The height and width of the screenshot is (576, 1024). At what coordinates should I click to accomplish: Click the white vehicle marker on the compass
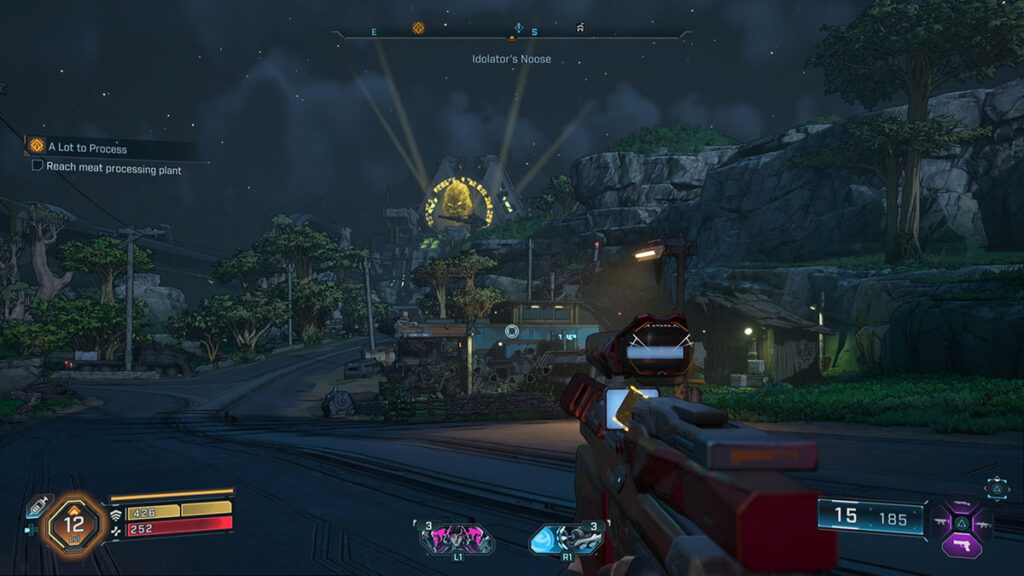(x=580, y=28)
